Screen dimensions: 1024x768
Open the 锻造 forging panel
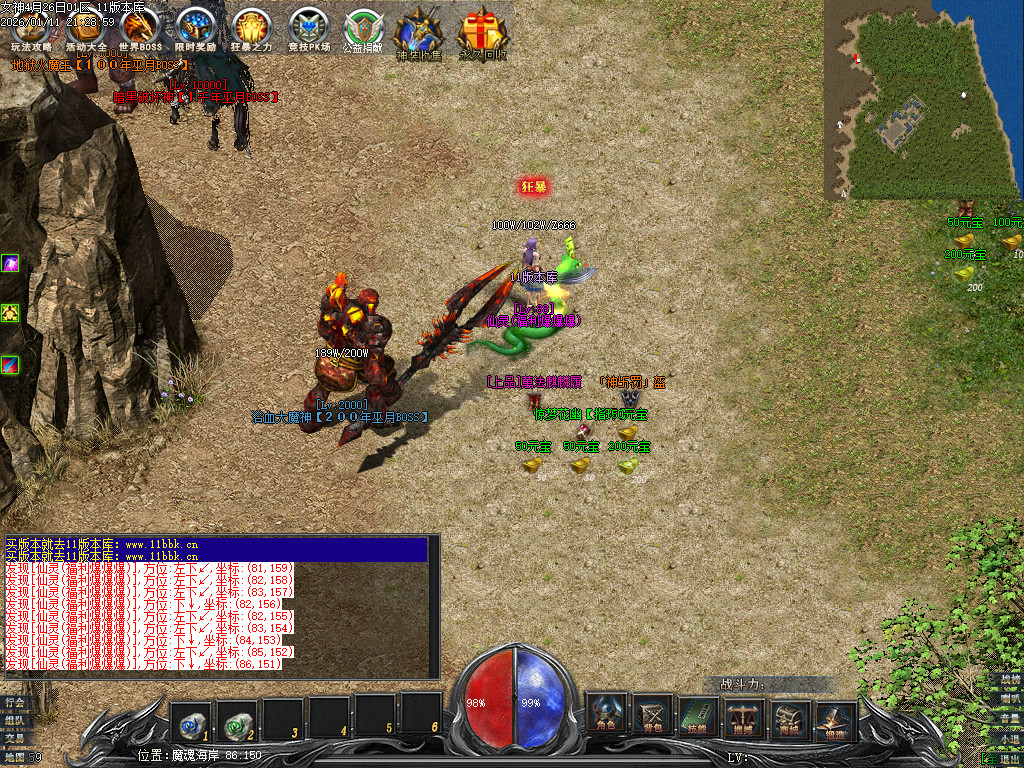837,714
